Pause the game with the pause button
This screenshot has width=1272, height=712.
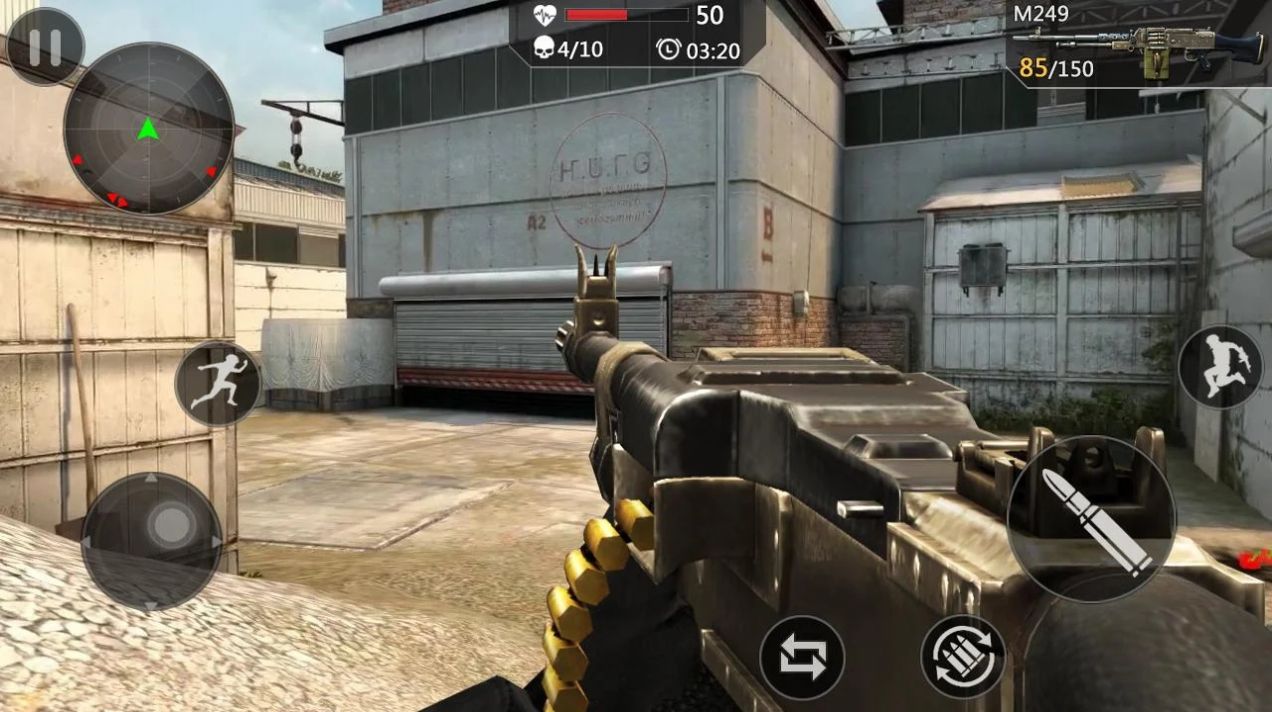point(44,47)
